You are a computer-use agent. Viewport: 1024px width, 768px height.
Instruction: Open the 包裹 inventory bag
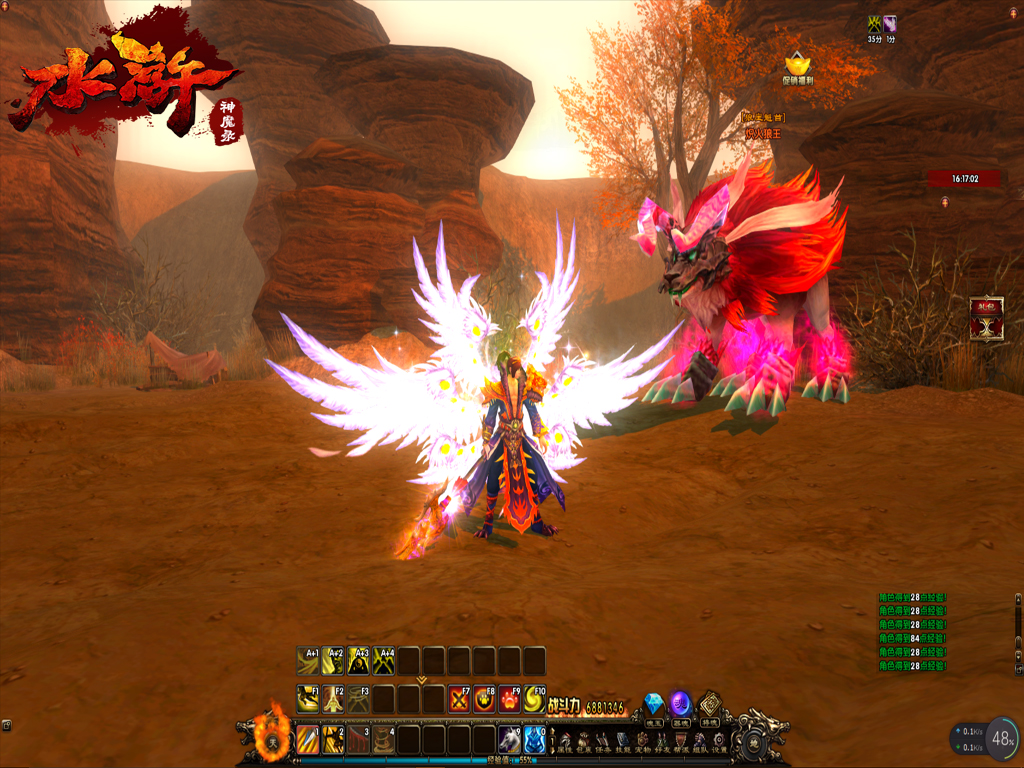pos(583,741)
